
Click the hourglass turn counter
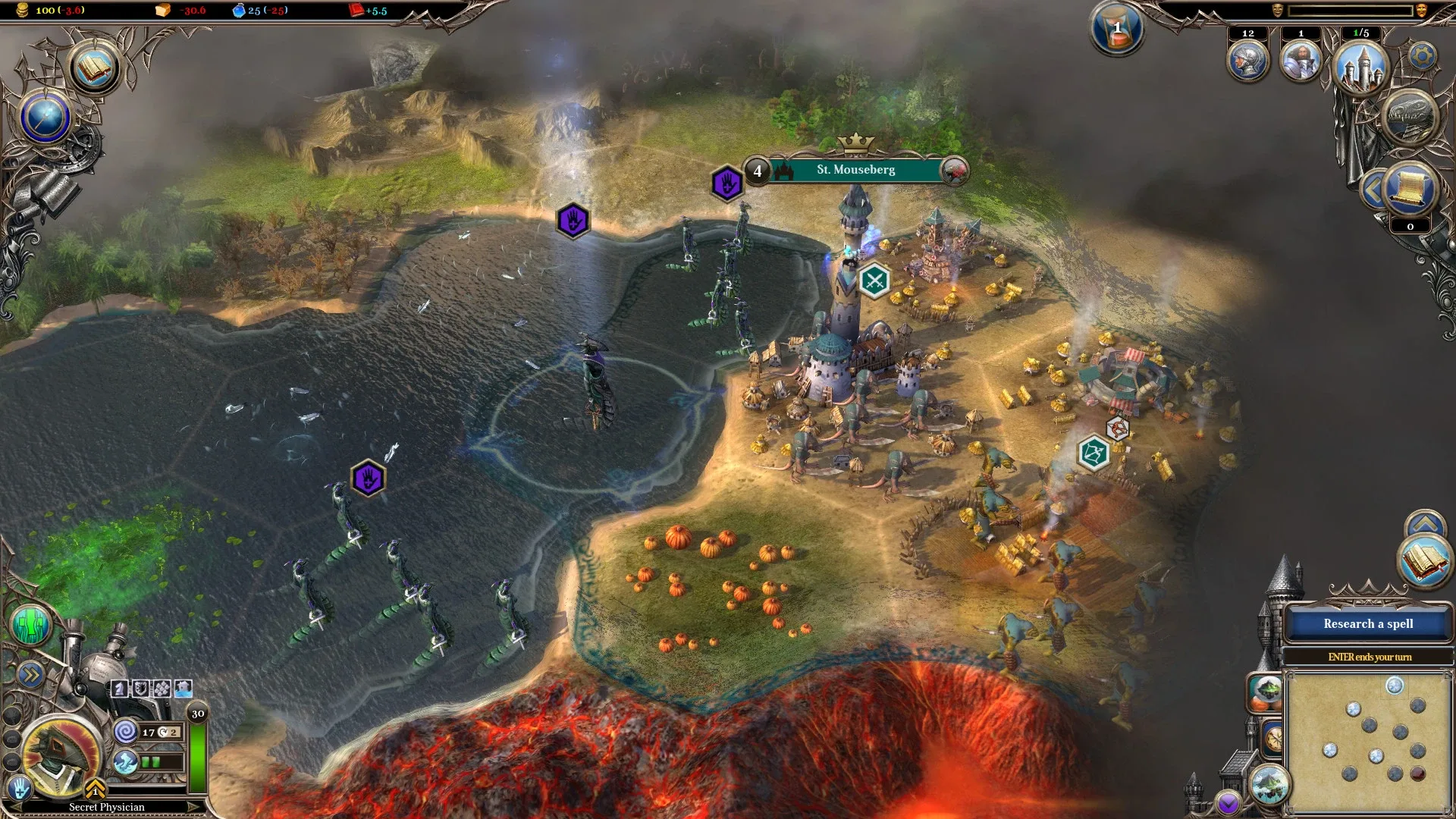(1117, 30)
